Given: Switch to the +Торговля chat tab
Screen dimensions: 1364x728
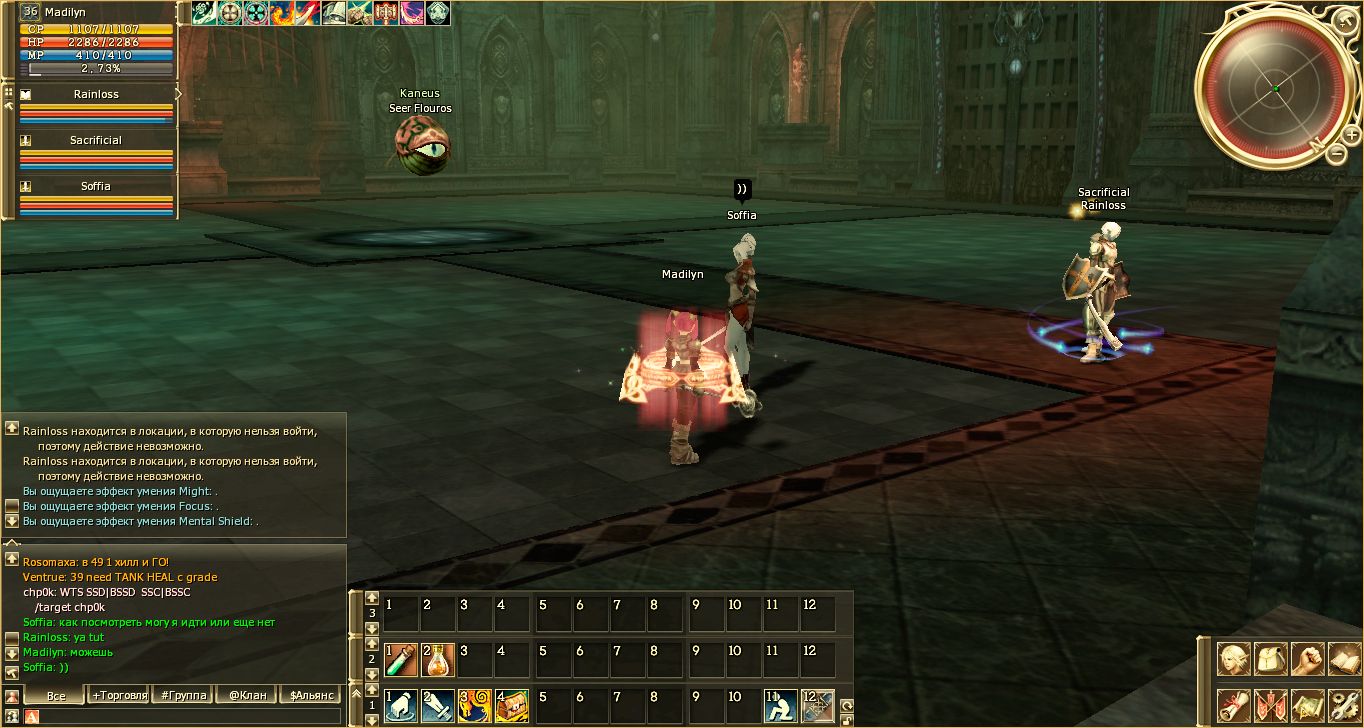Looking at the screenshot, I should pyautogui.click(x=119, y=695).
